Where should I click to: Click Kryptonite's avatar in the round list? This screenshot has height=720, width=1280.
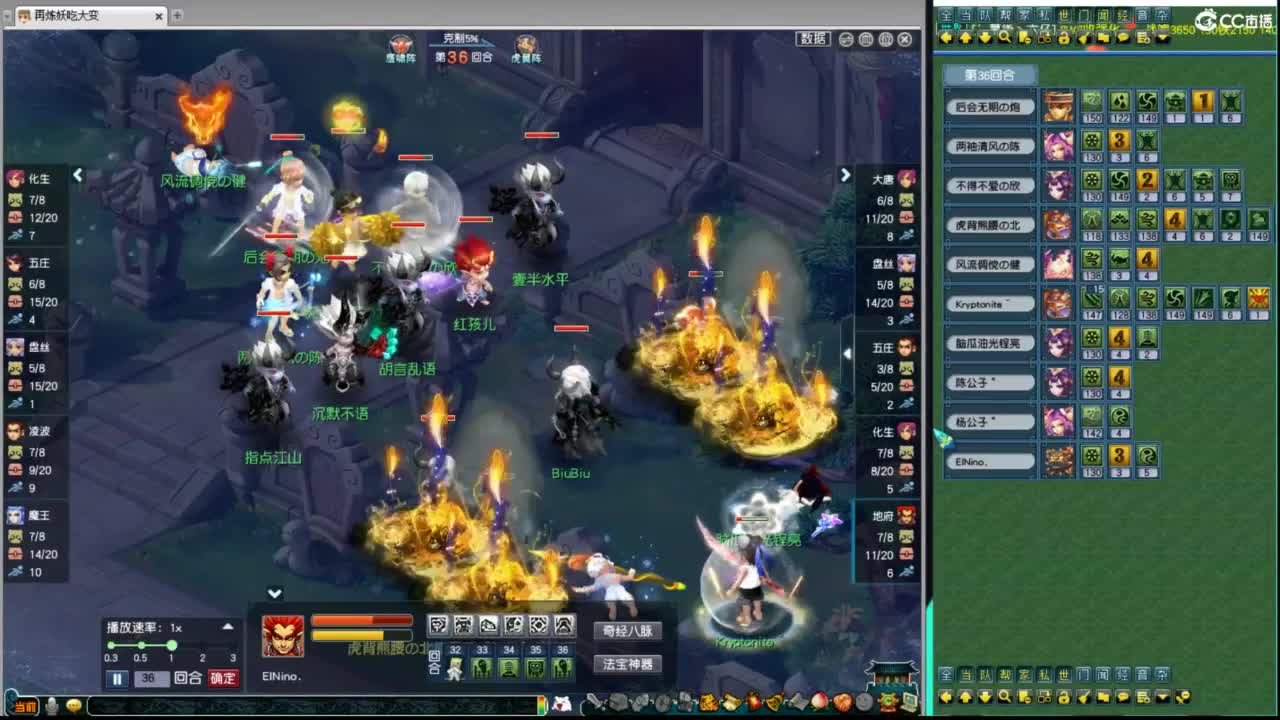pyautogui.click(x=1059, y=304)
